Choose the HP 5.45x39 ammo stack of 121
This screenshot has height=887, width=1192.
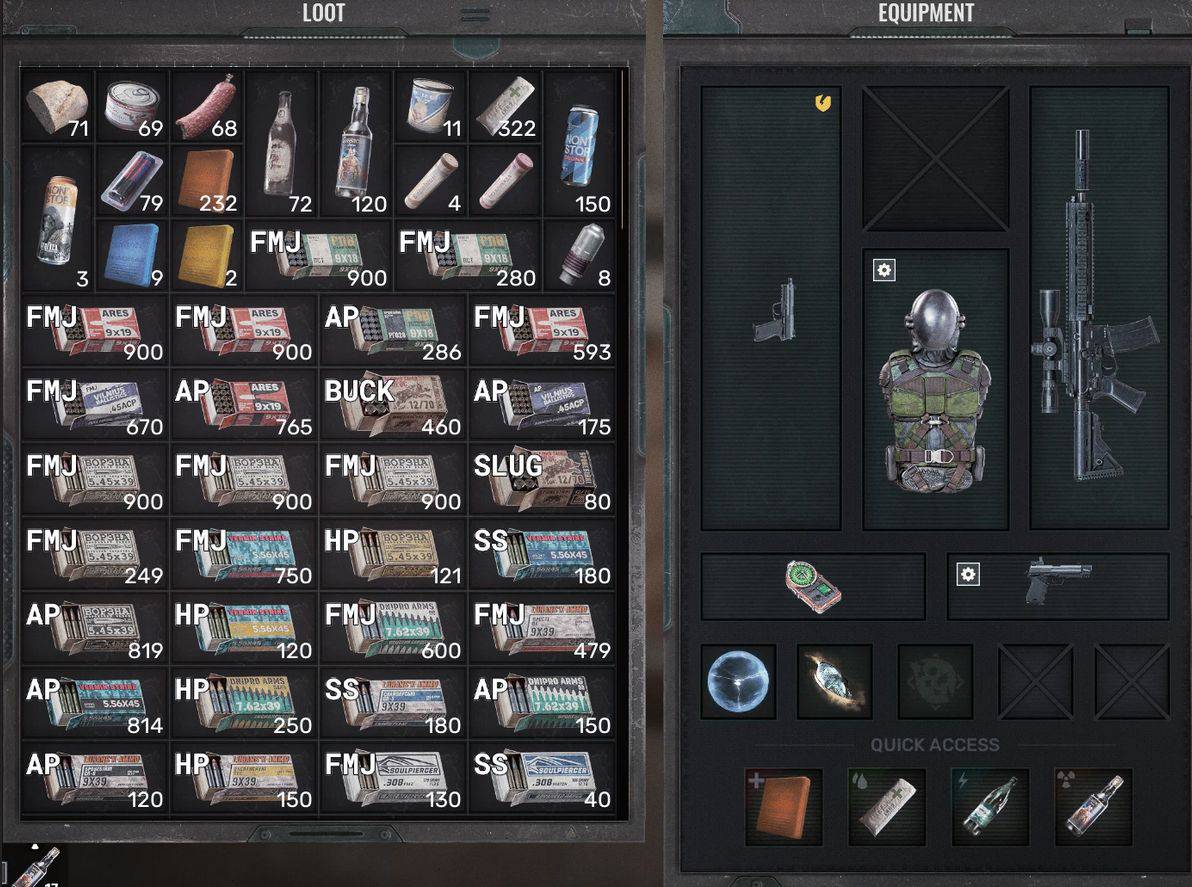pos(393,554)
